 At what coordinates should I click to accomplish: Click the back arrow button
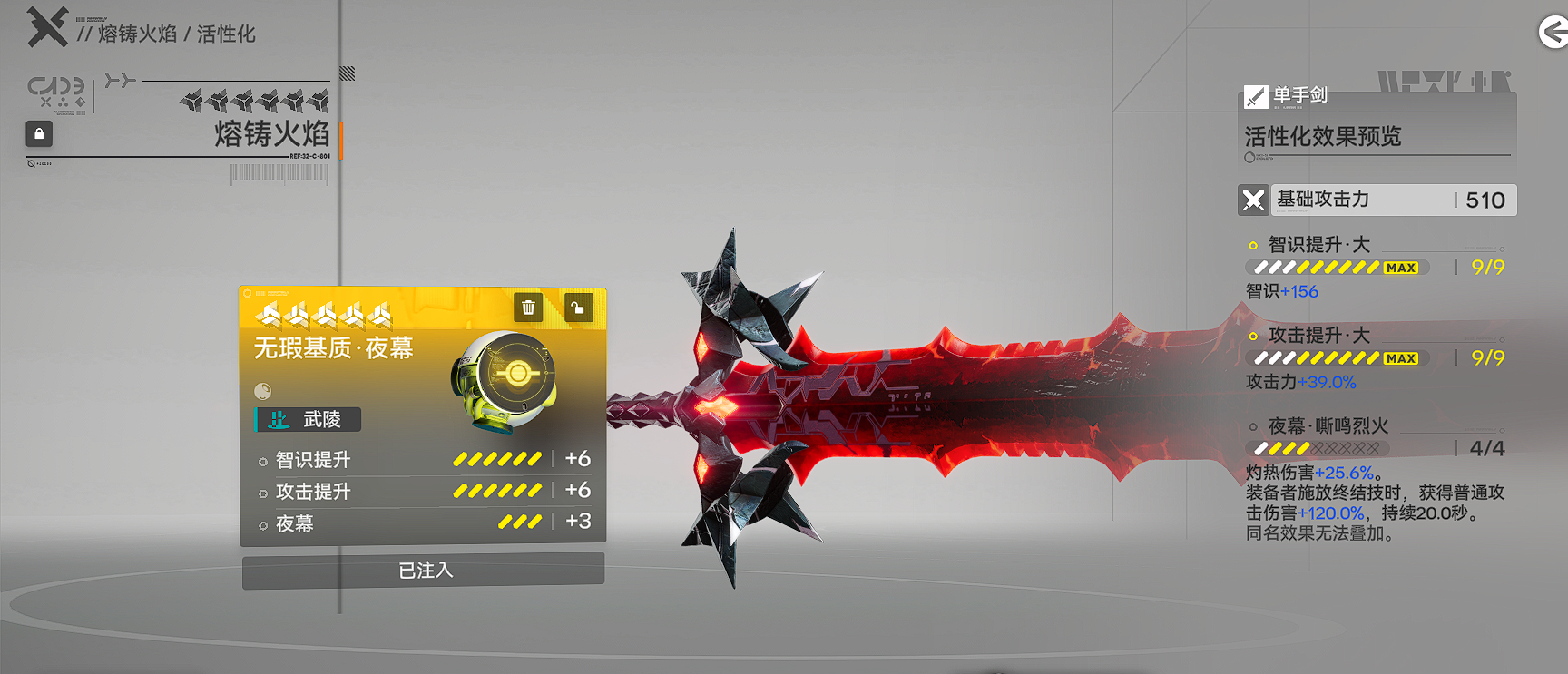1553,33
